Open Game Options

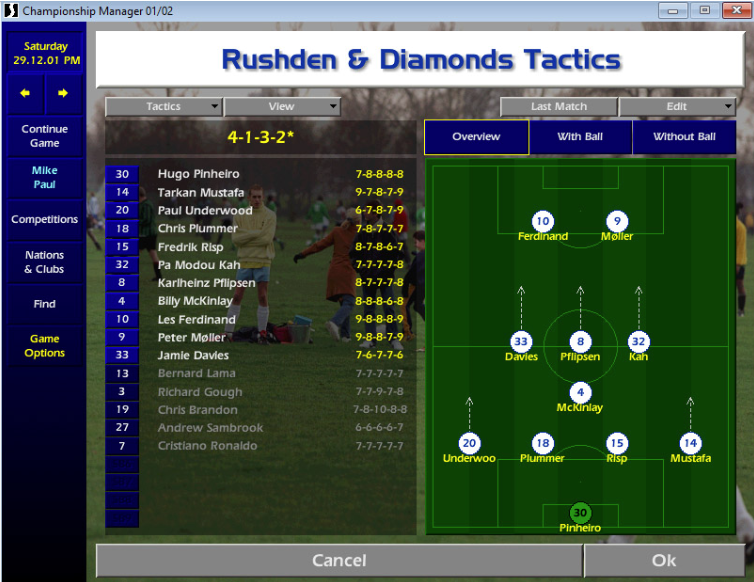point(44,346)
